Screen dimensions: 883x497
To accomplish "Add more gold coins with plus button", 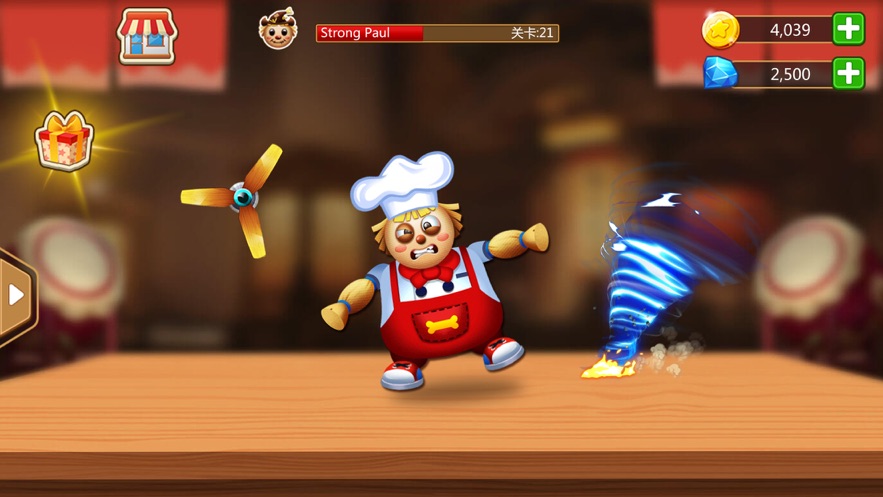I will (848, 29).
